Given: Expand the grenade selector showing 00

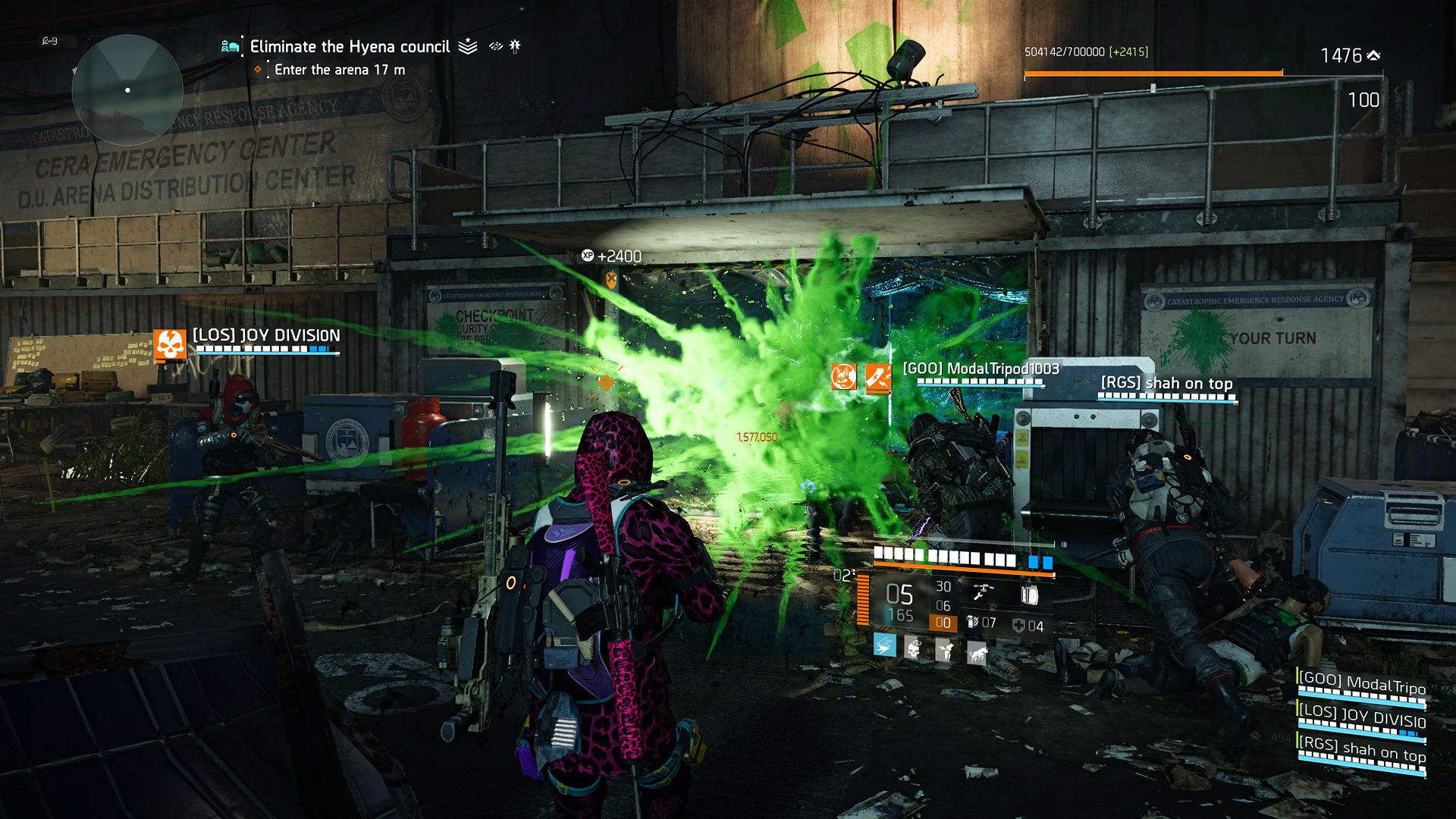Looking at the screenshot, I should tap(944, 623).
